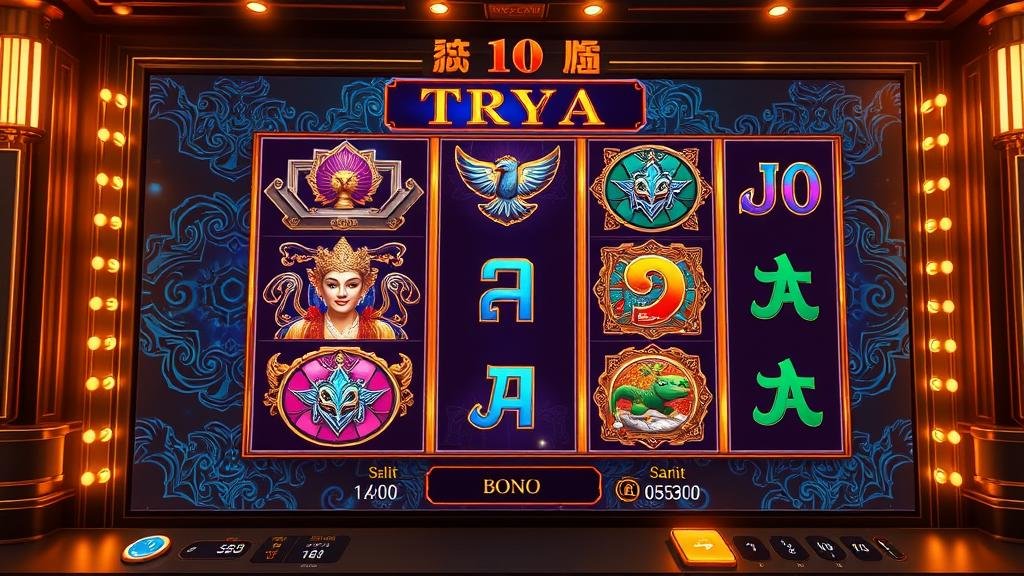Select the coin icon beside the 055300 balance
Screen dimensions: 1024x576
(627, 490)
